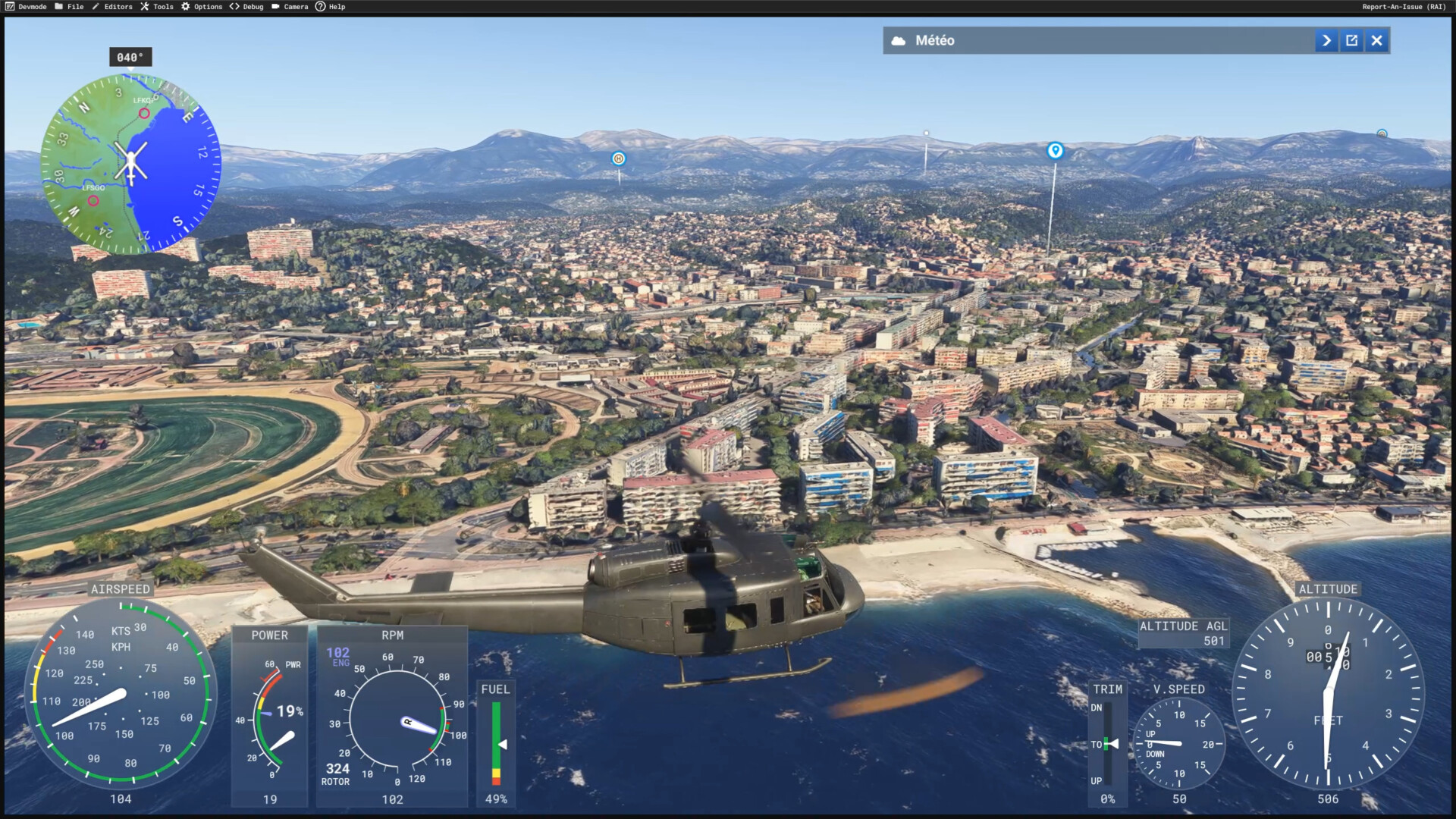Close the Météo weather panel
Image resolution: width=1456 pixels, height=819 pixels.
click(1376, 41)
